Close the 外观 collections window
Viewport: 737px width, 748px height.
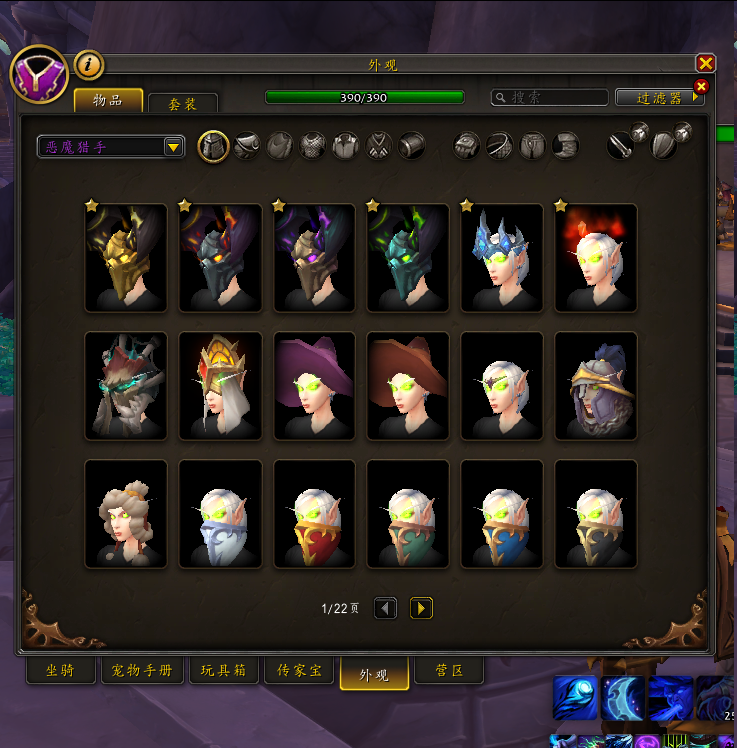(x=705, y=63)
